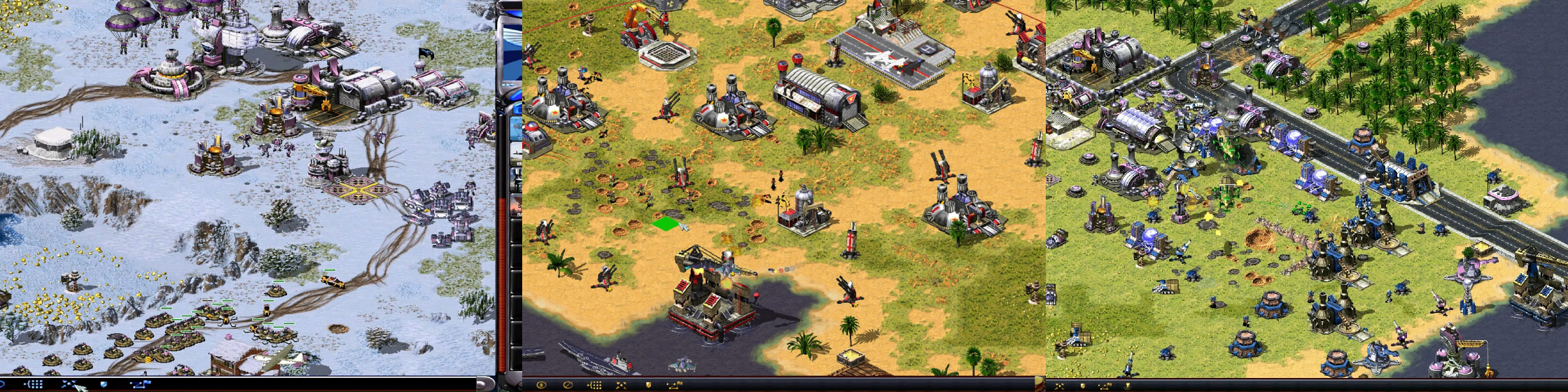Screen dimensions: 1568x392
Task: Issue the gold stop command (slashed circle)
Action: (x=568, y=385)
